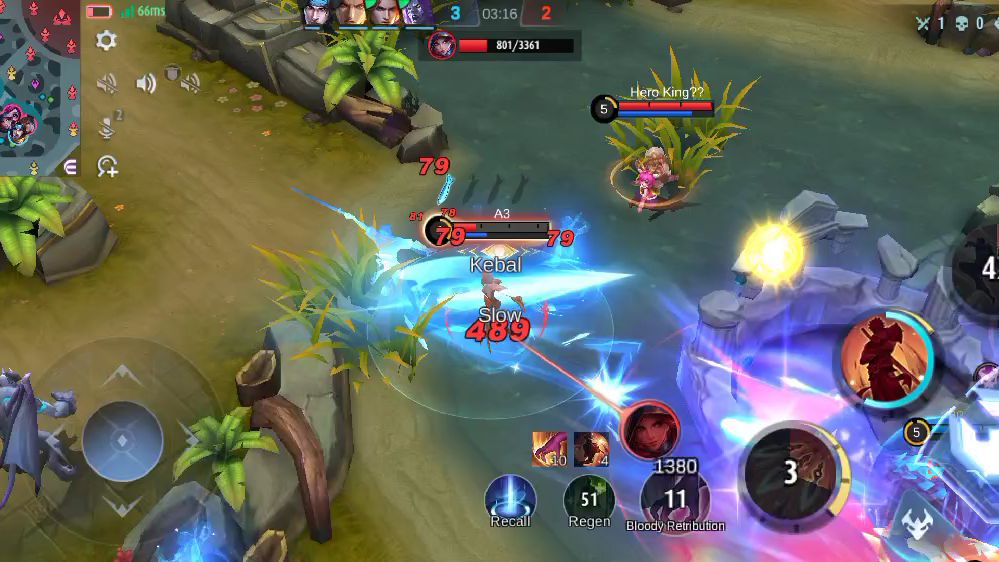Image resolution: width=999 pixels, height=562 pixels.
Task: Target the red-hooded enemy hero portrait
Action: [650, 430]
